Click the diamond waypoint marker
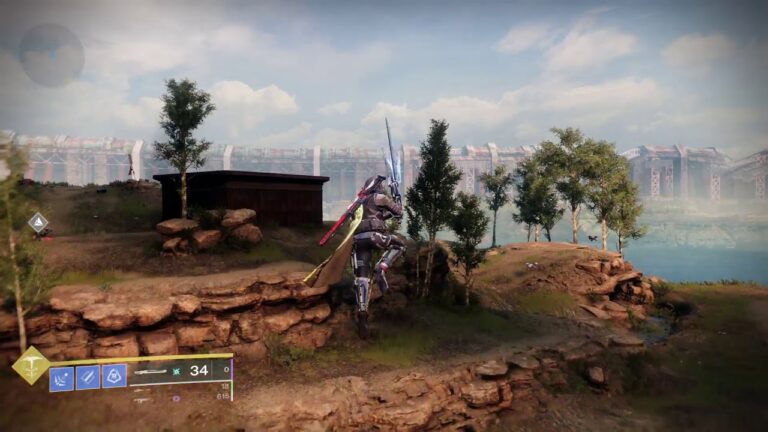This screenshot has width=768, height=432. point(38,223)
